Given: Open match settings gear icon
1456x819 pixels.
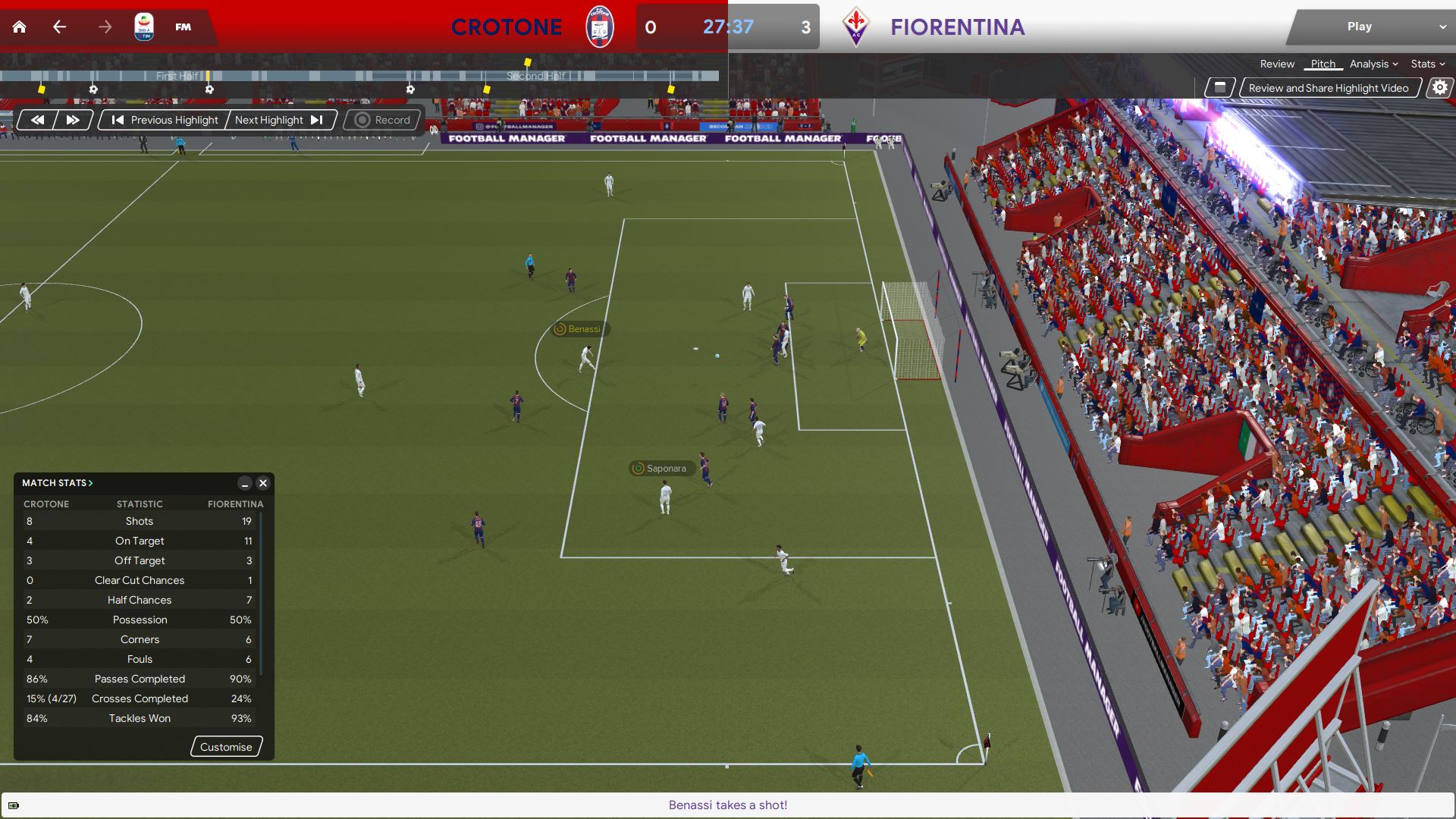Looking at the screenshot, I should (x=1439, y=88).
